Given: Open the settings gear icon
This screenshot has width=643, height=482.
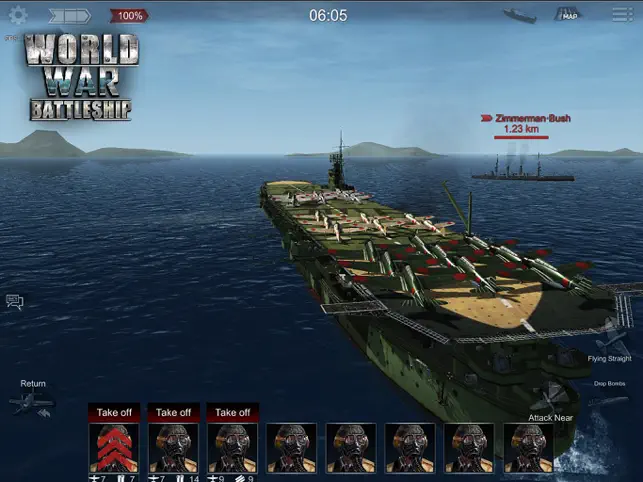Looking at the screenshot, I should pos(18,15).
